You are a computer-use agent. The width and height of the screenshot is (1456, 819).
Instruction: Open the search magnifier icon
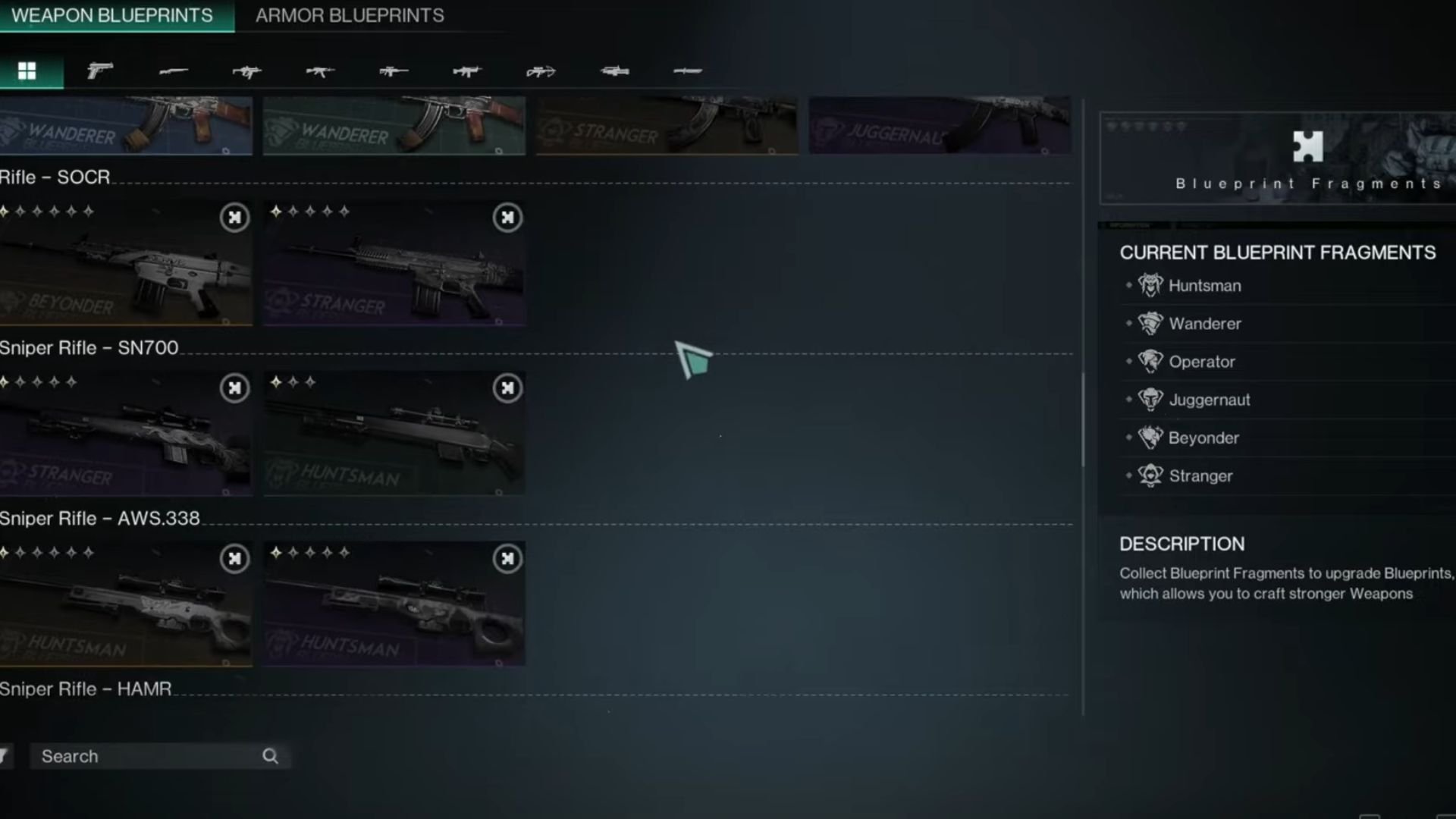point(271,756)
